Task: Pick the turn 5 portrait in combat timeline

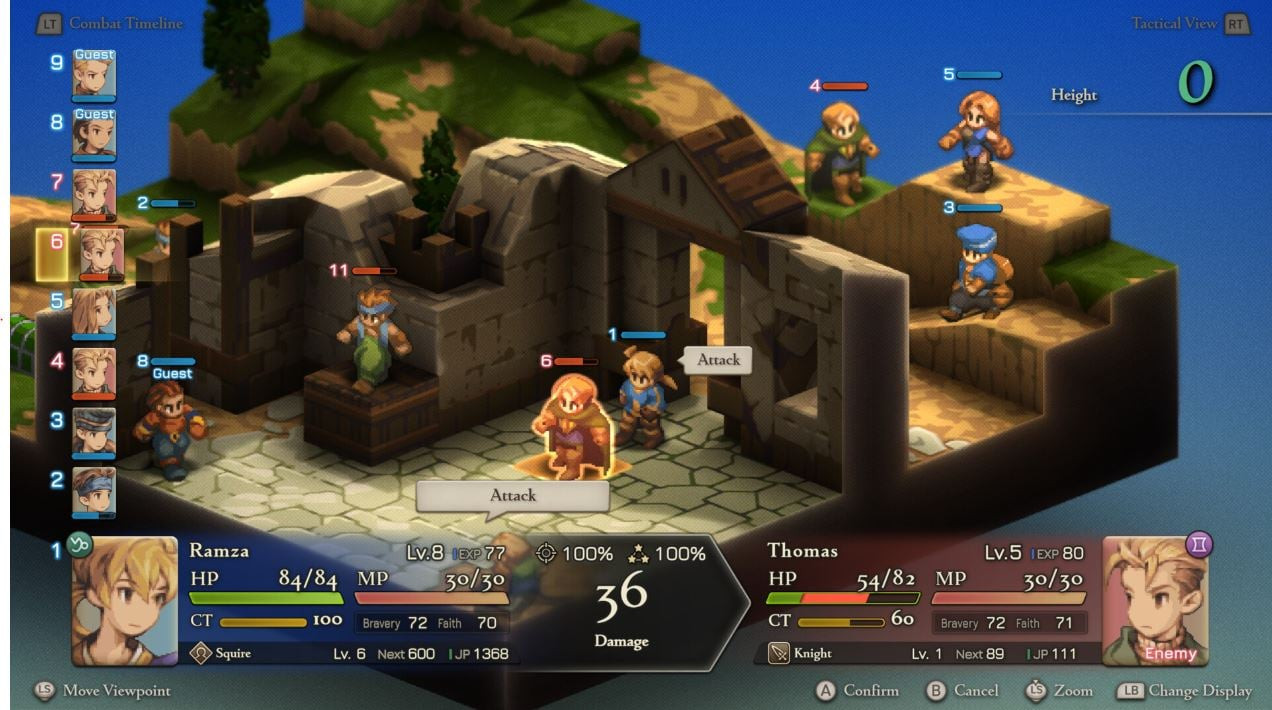Action: [94, 313]
